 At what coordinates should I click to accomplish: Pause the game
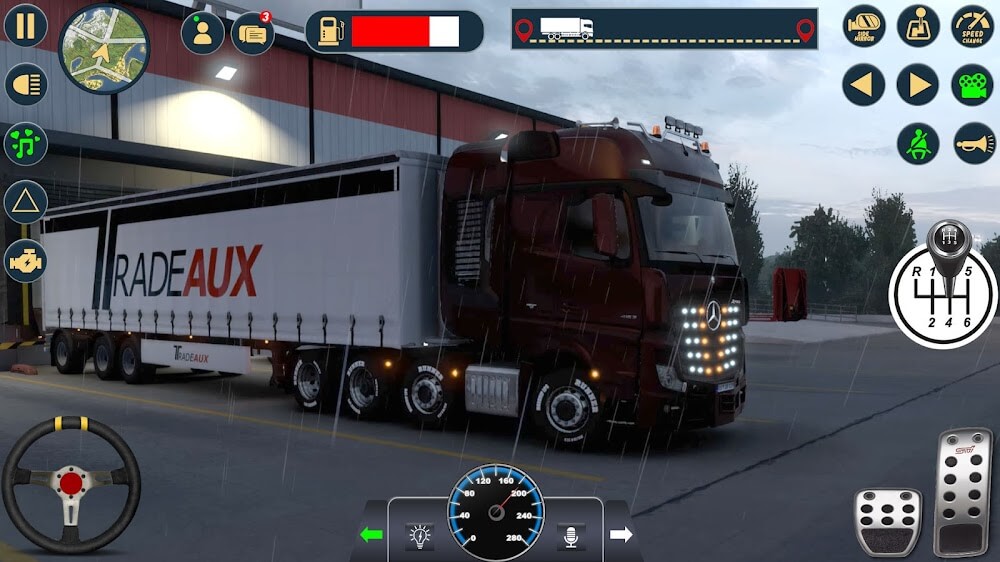26,25
